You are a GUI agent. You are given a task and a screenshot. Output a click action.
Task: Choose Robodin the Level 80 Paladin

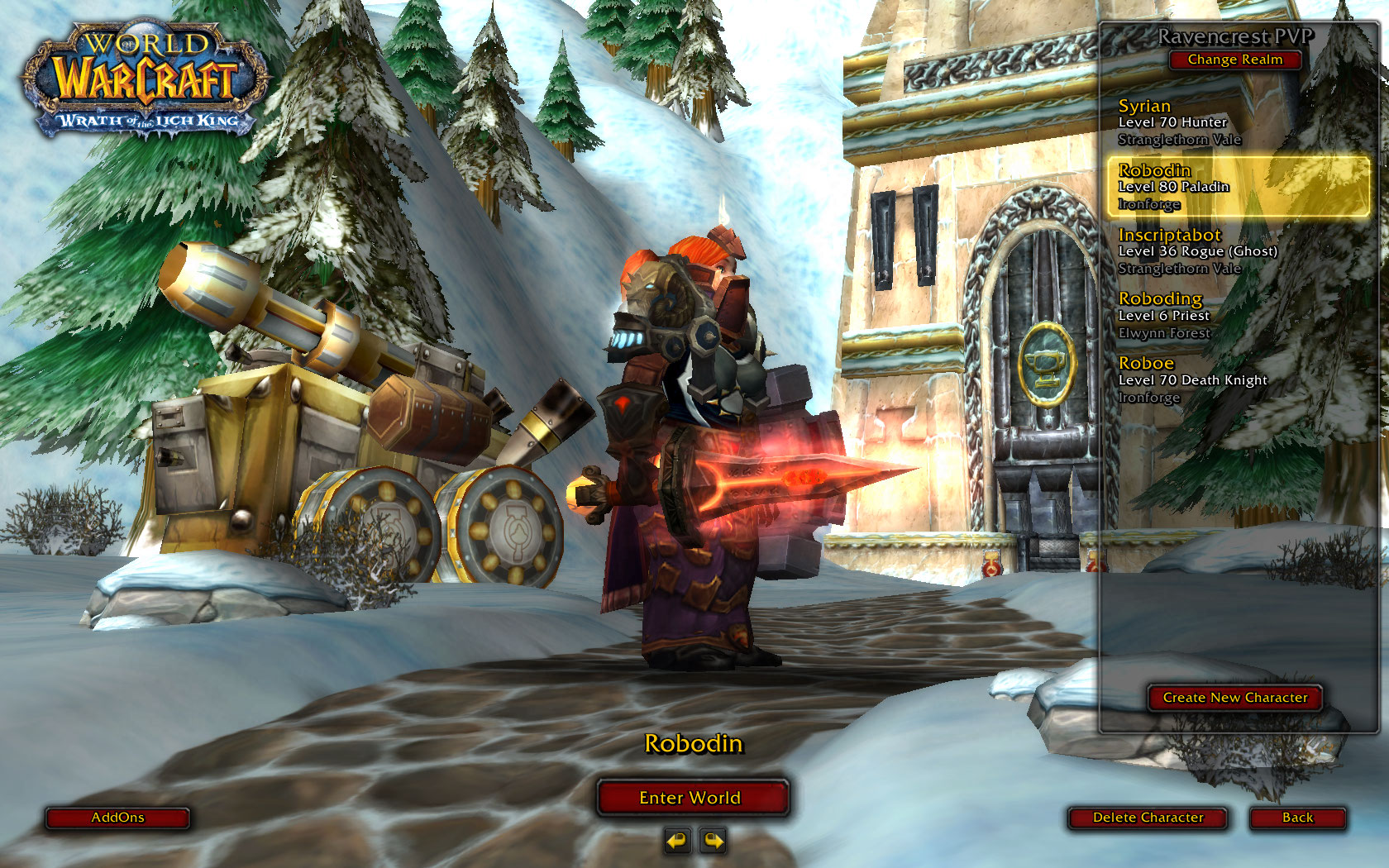[1238, 188]
